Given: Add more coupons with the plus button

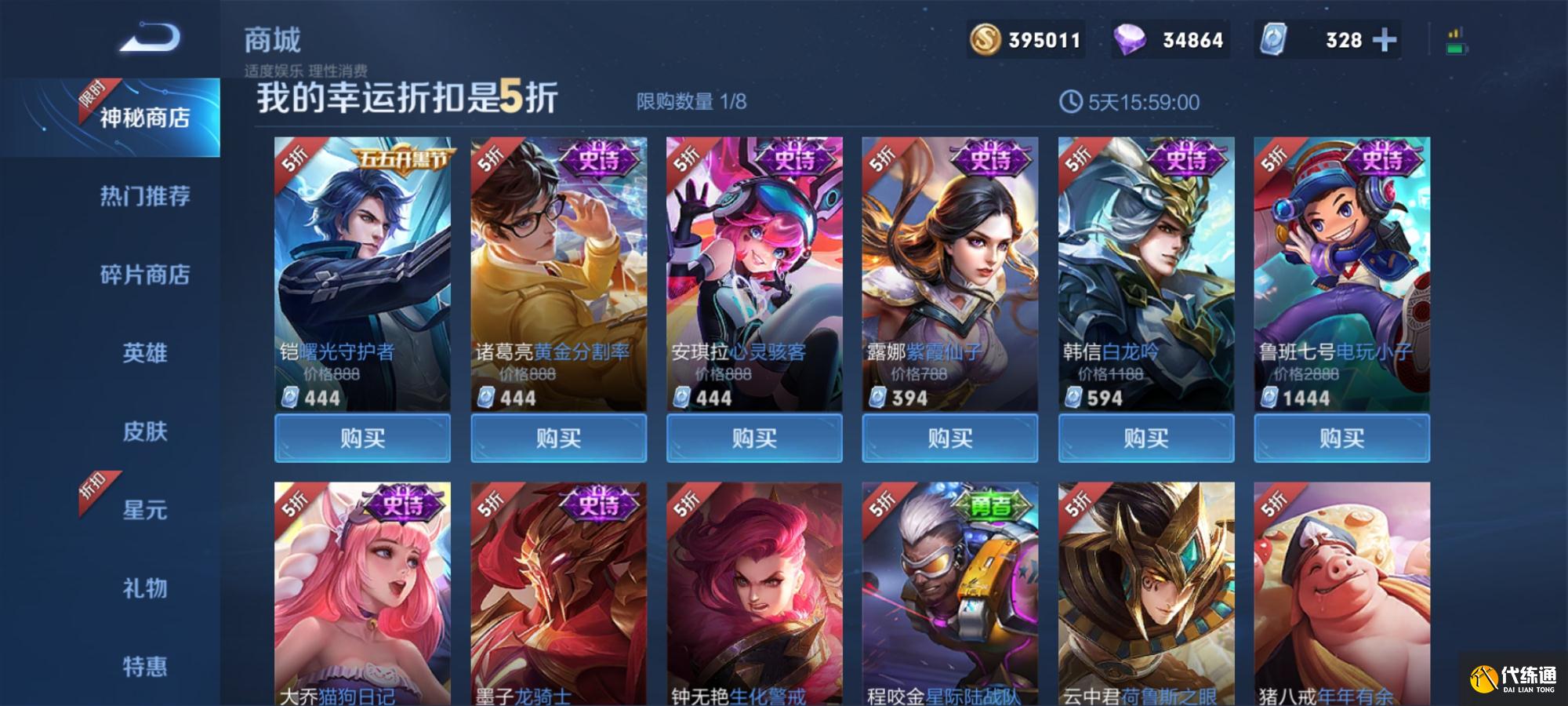Looking at the screenshot, I should coord(1384,40).
